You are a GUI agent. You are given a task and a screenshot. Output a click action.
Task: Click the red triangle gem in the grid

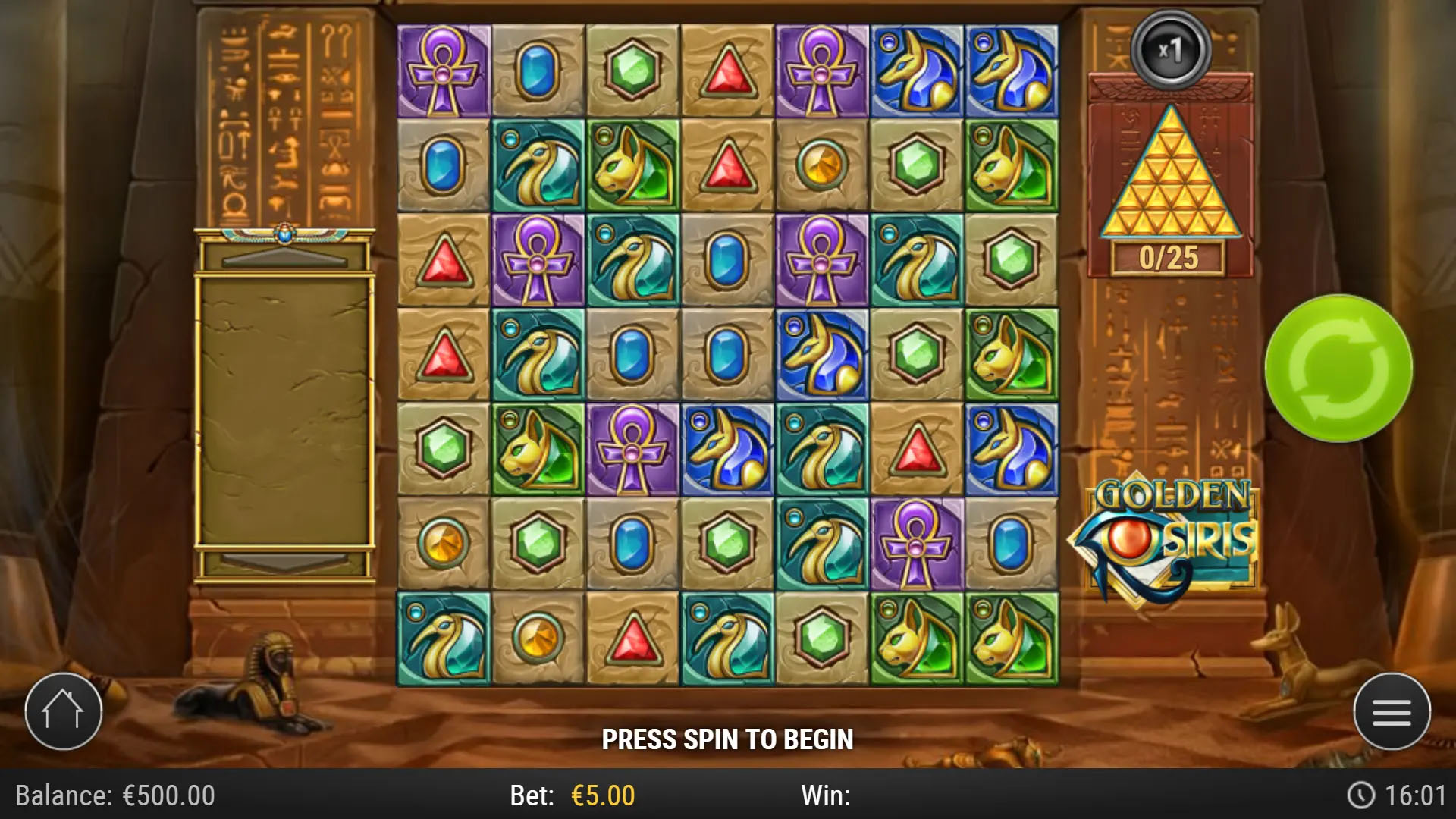pyautogui.click(x=728, y=70)
